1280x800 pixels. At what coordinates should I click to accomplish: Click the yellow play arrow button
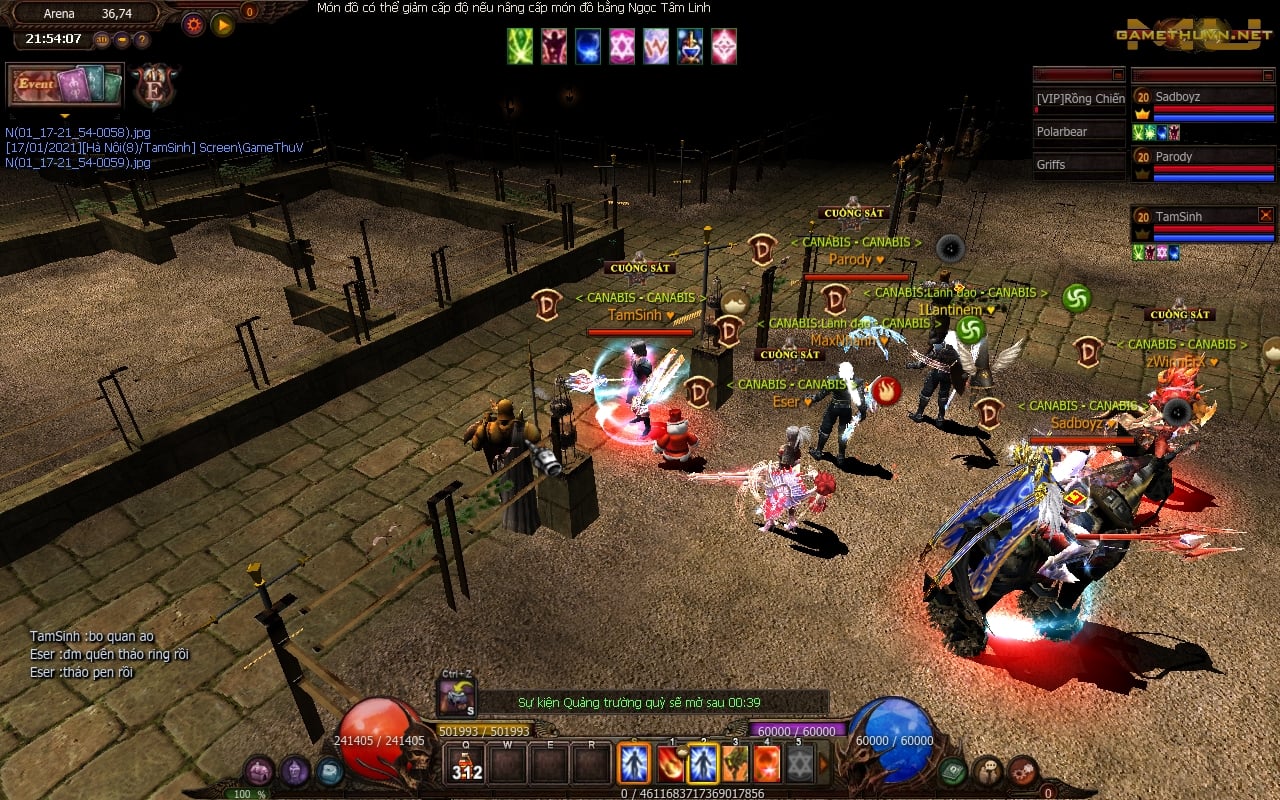pyautogui.click(x=222, y=24)
